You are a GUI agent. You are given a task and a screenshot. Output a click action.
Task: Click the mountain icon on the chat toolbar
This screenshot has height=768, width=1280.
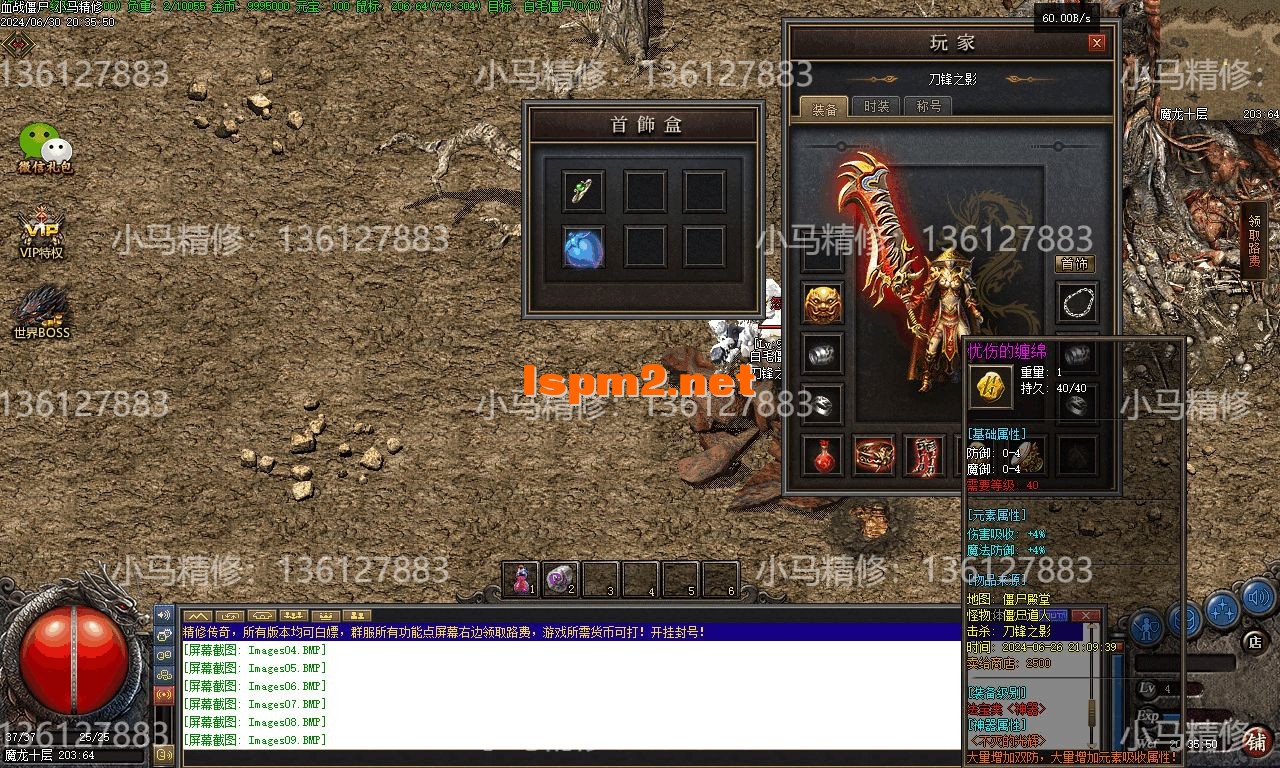(199, 615)
